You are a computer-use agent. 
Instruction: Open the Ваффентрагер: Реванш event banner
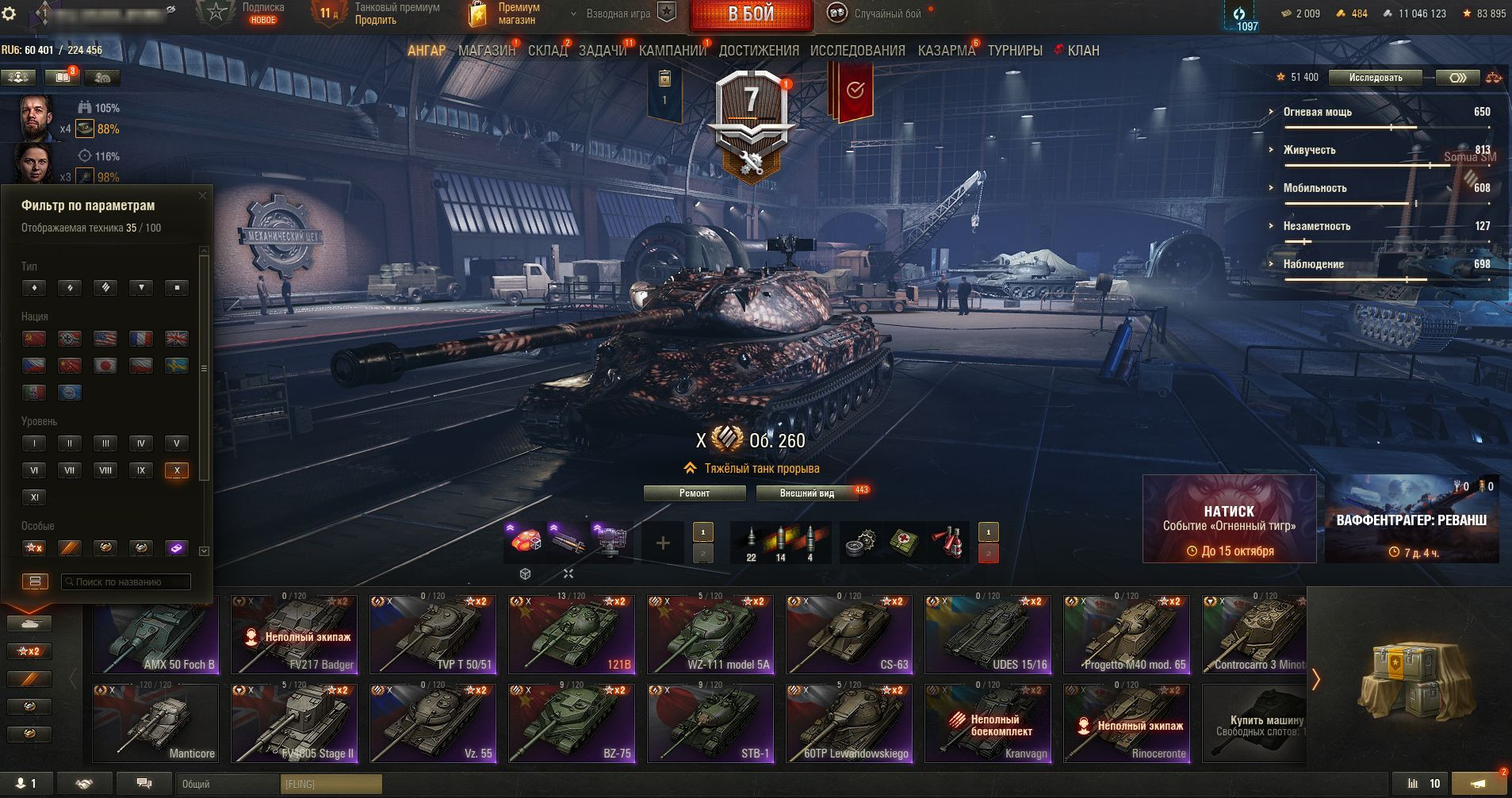1411,519
